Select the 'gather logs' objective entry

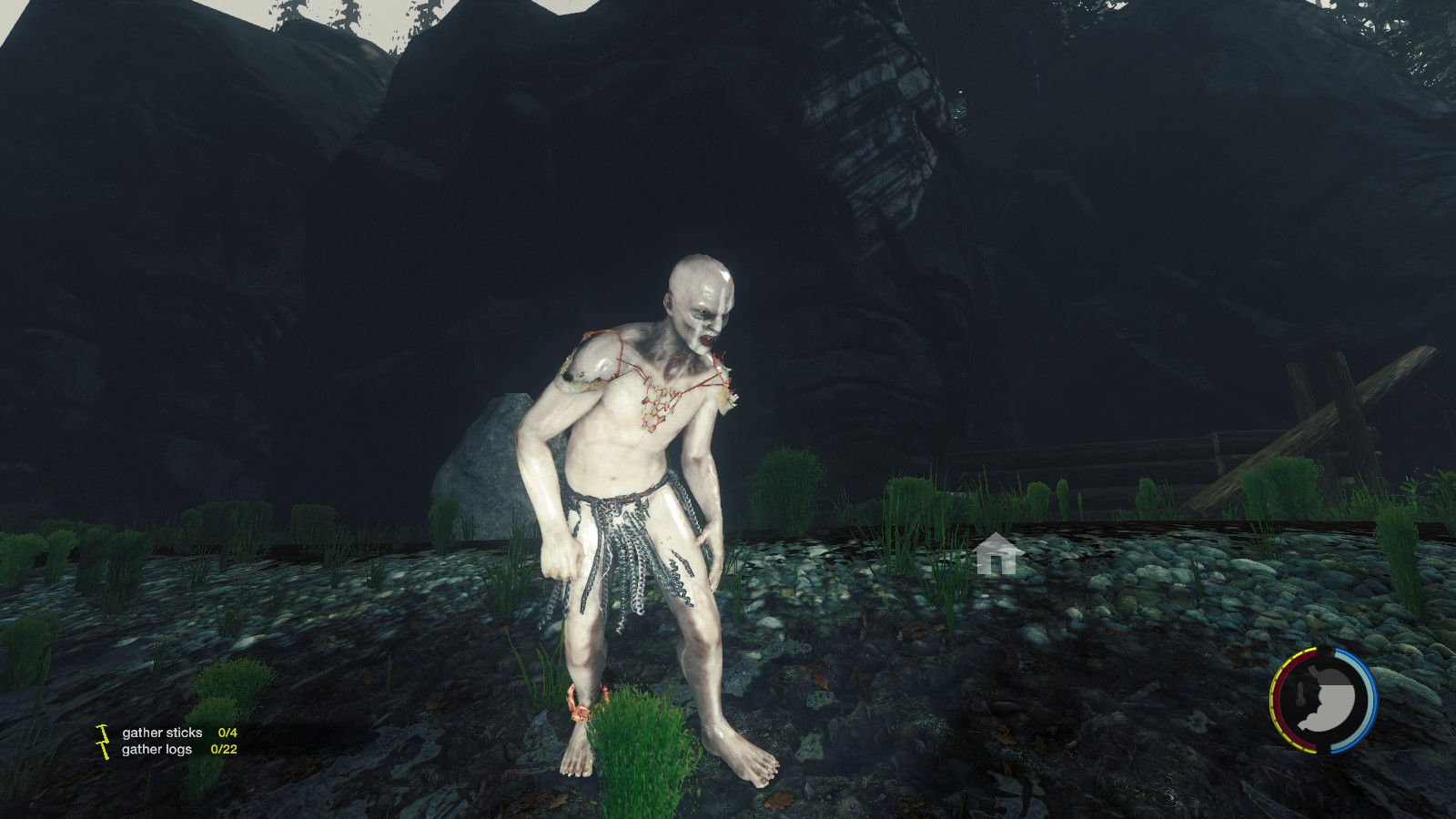(x=157, y=750)
